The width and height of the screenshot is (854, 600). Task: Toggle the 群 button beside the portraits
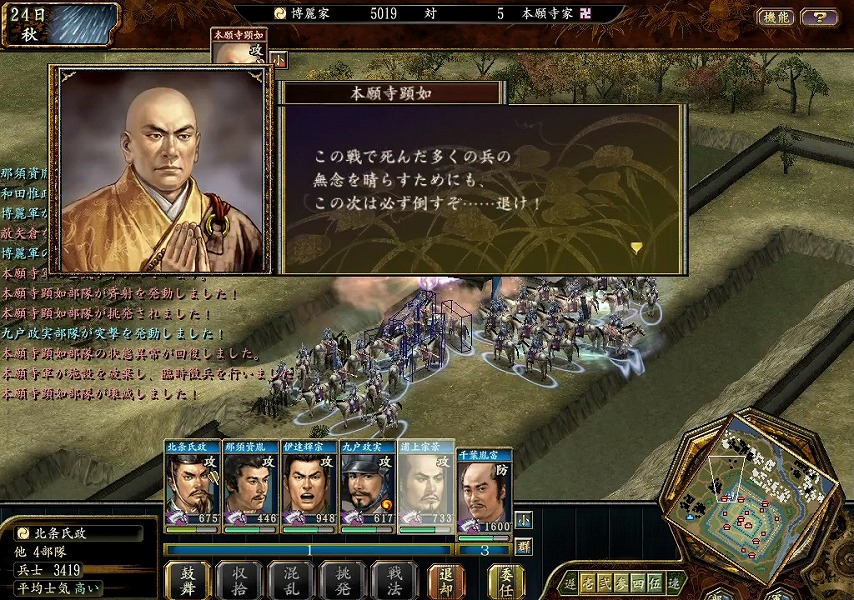[525, 546]
